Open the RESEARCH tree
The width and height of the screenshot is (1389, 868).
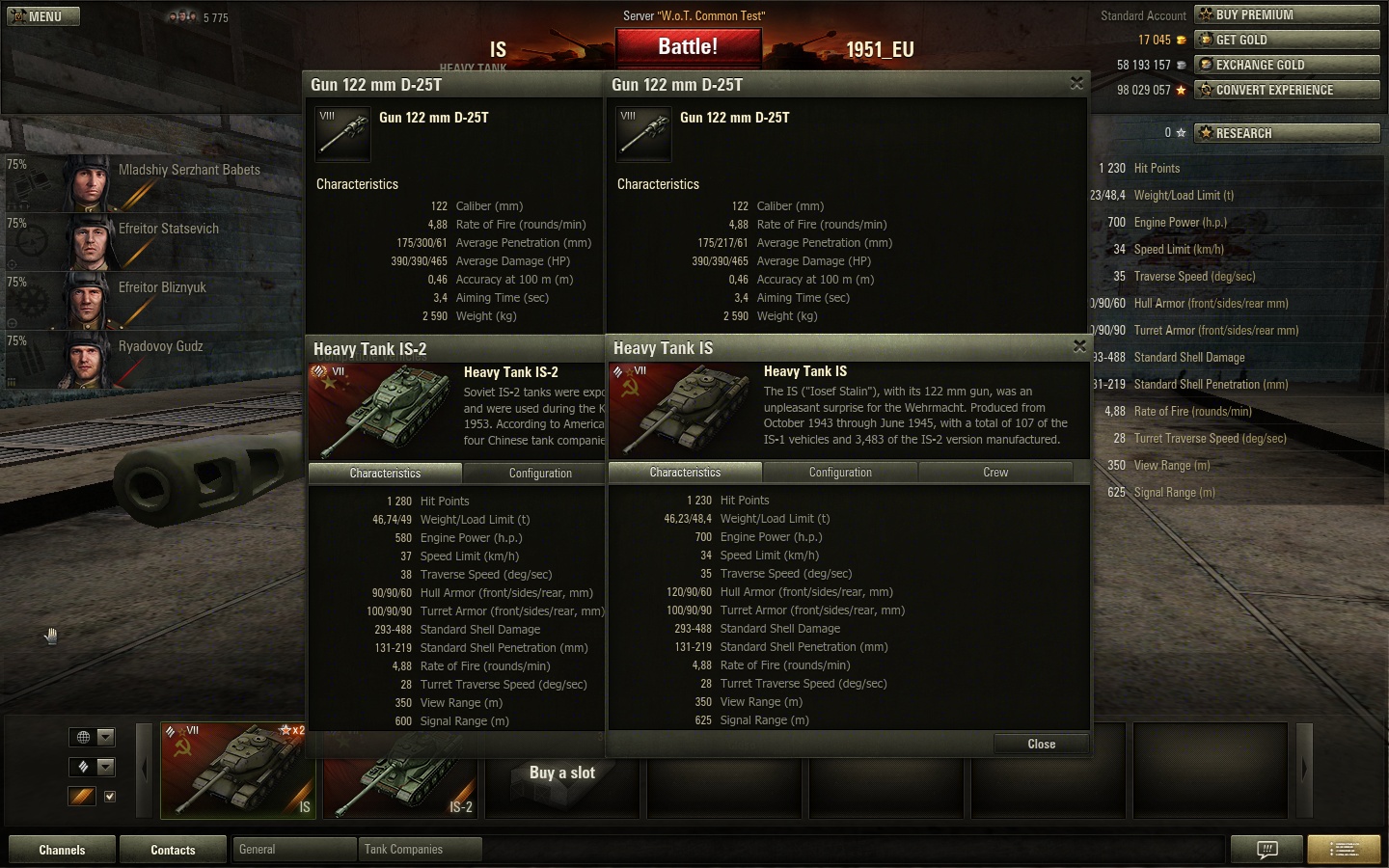coord(1287,133)
